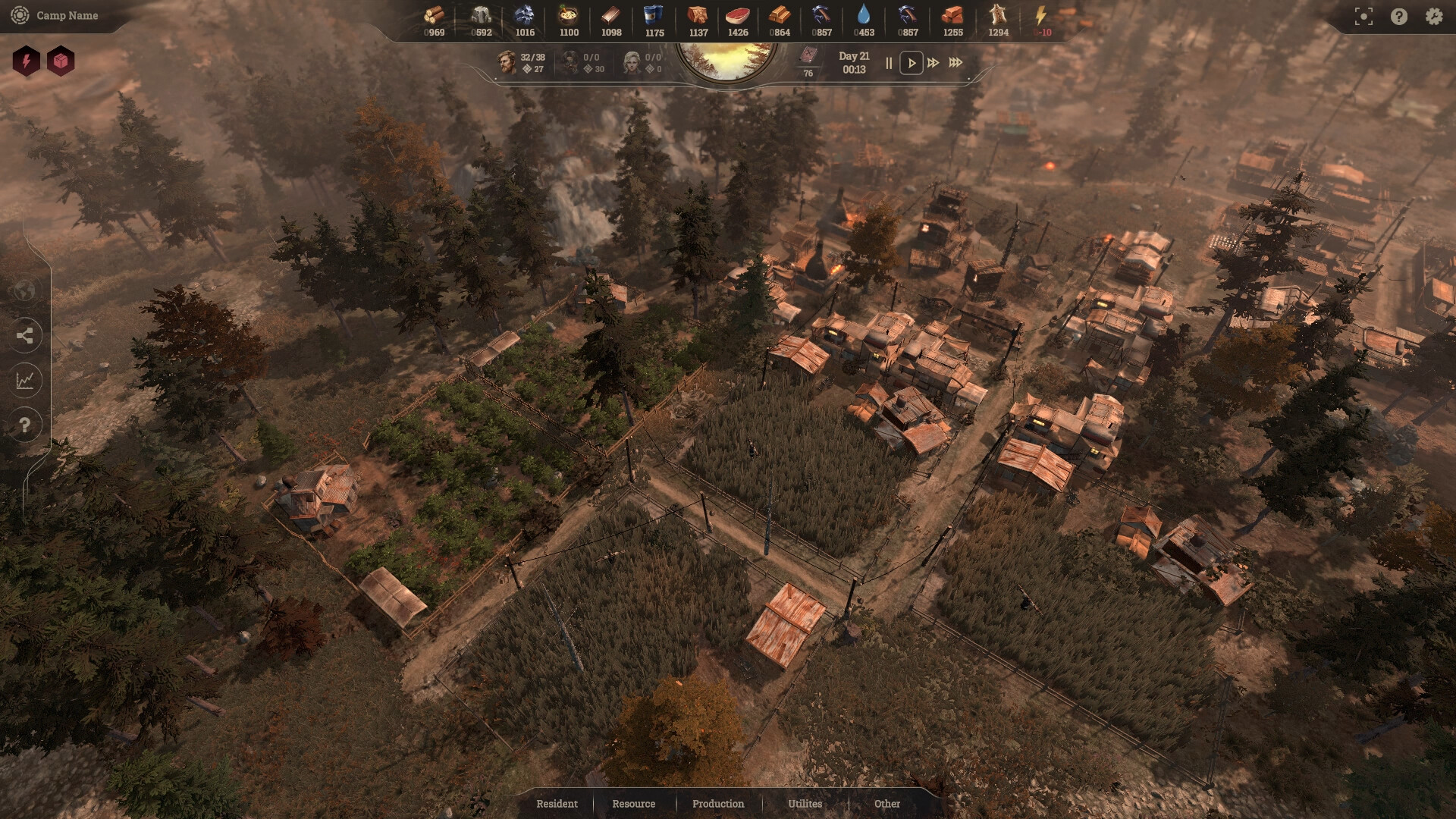Viewport: 1456px width, 819px height.
Task: Select the Utilites tab
Action: coord(806,804)
